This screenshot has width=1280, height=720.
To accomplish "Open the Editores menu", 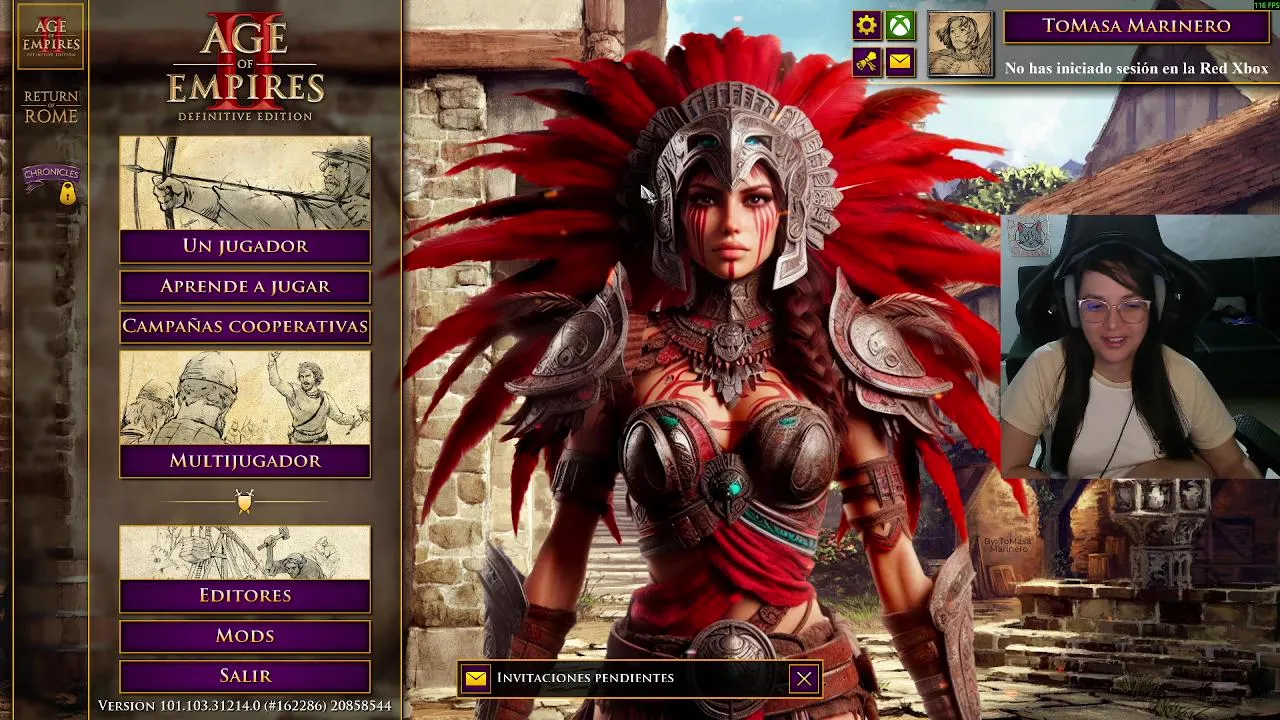I will point(245,595).
